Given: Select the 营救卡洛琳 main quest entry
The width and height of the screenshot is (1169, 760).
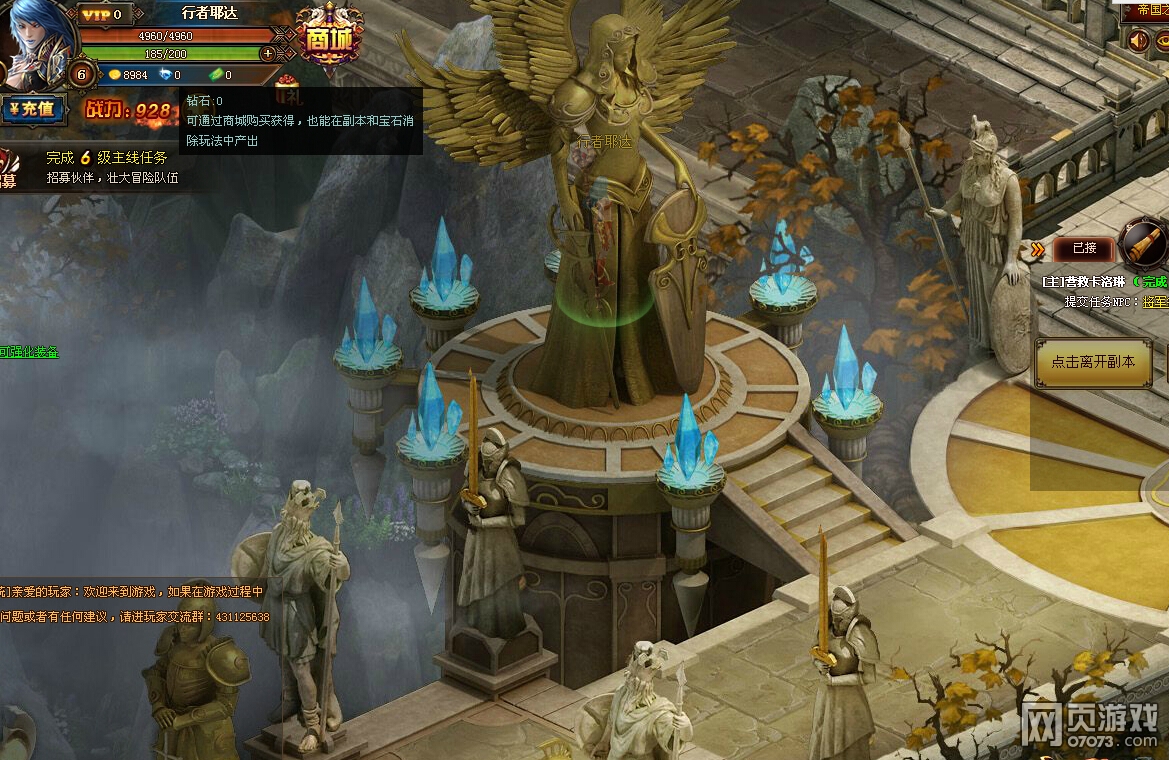Looking at the screenshot, I should [1088, 282].
